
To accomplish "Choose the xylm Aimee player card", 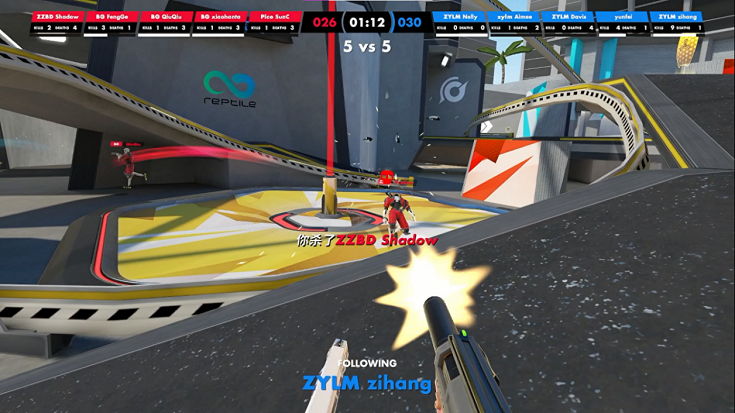I will pyautogui.click(x=515, y=23).
